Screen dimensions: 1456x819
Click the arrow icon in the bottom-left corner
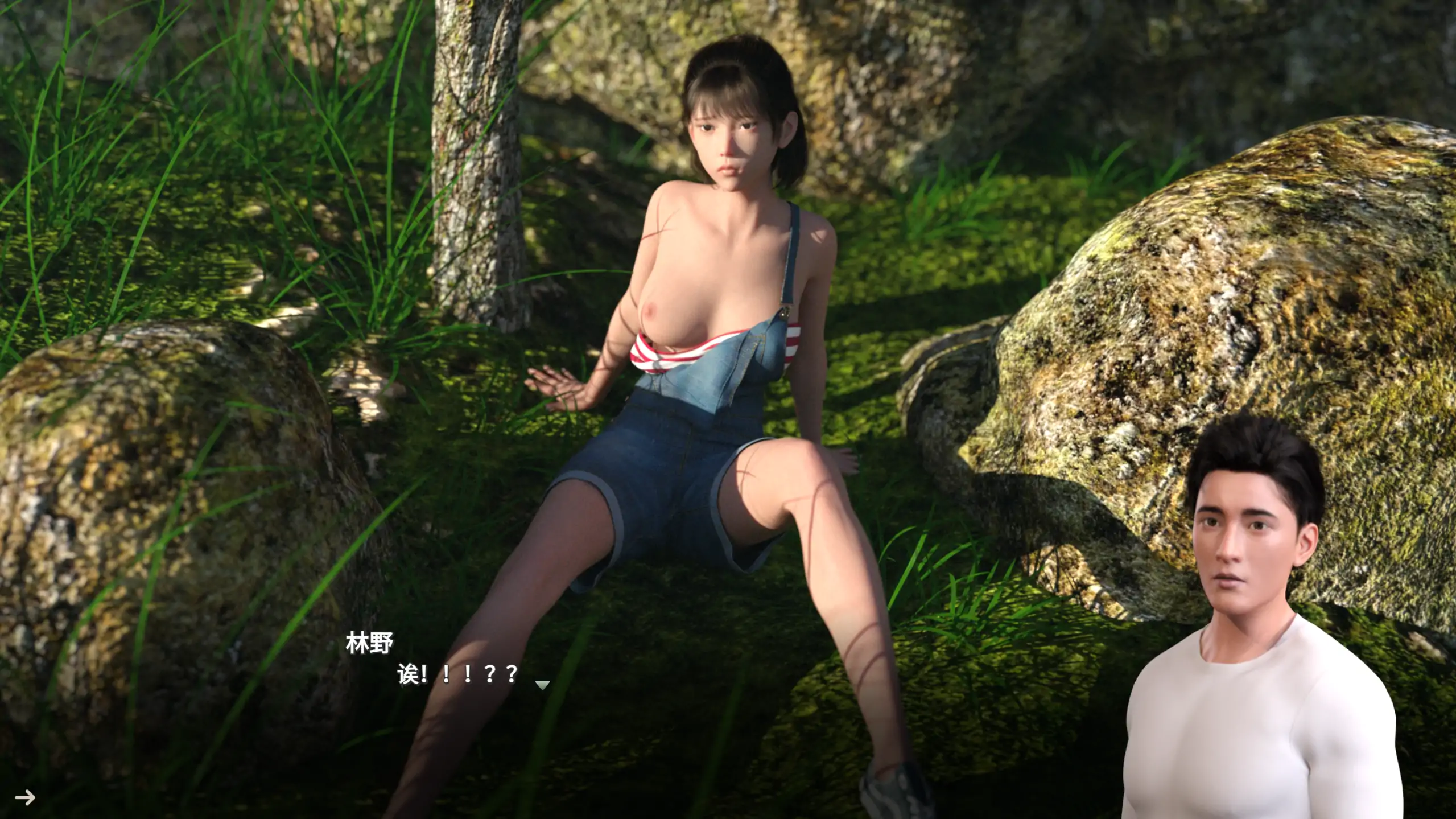25,797
